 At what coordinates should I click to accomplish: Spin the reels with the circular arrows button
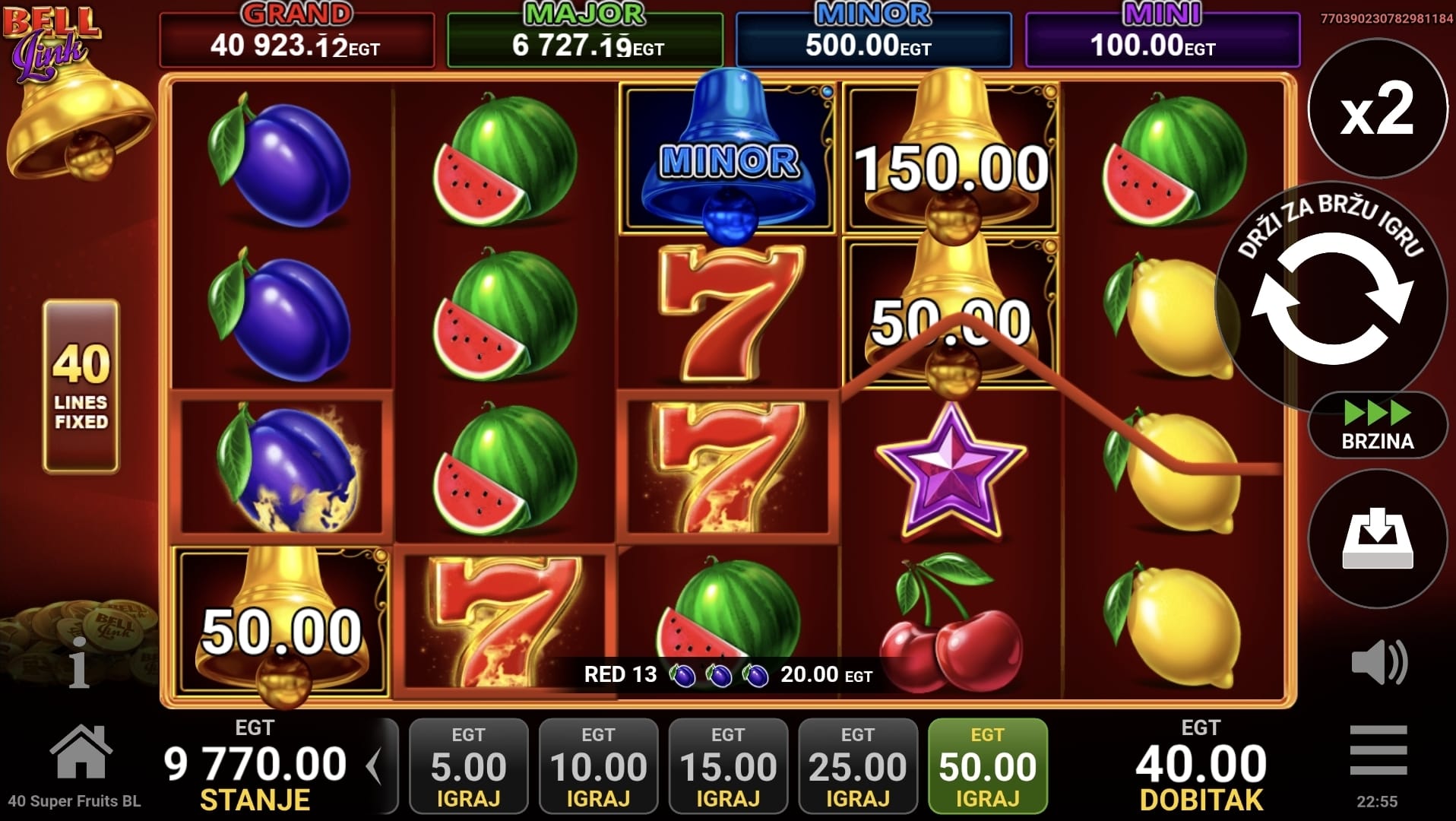click(1333, 308)
